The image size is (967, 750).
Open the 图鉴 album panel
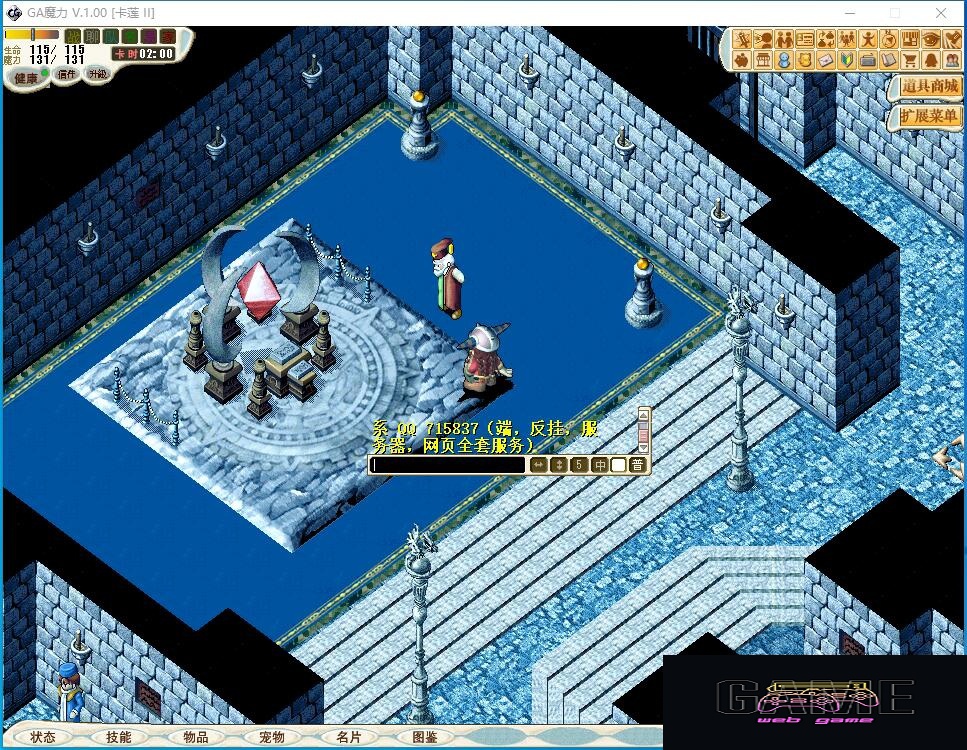[425, 737]
